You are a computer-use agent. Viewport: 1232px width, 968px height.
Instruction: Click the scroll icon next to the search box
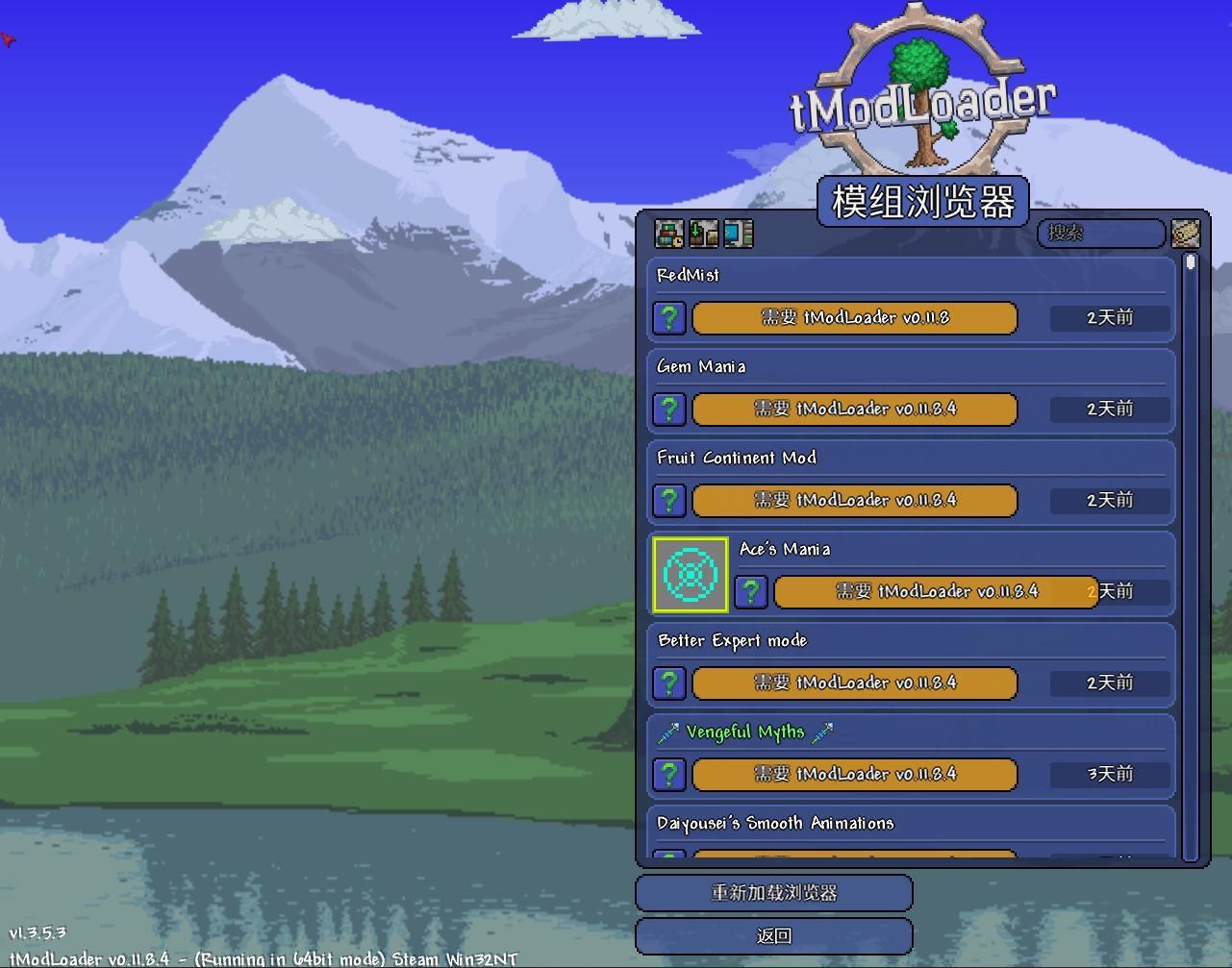(x=1186, y=234)
